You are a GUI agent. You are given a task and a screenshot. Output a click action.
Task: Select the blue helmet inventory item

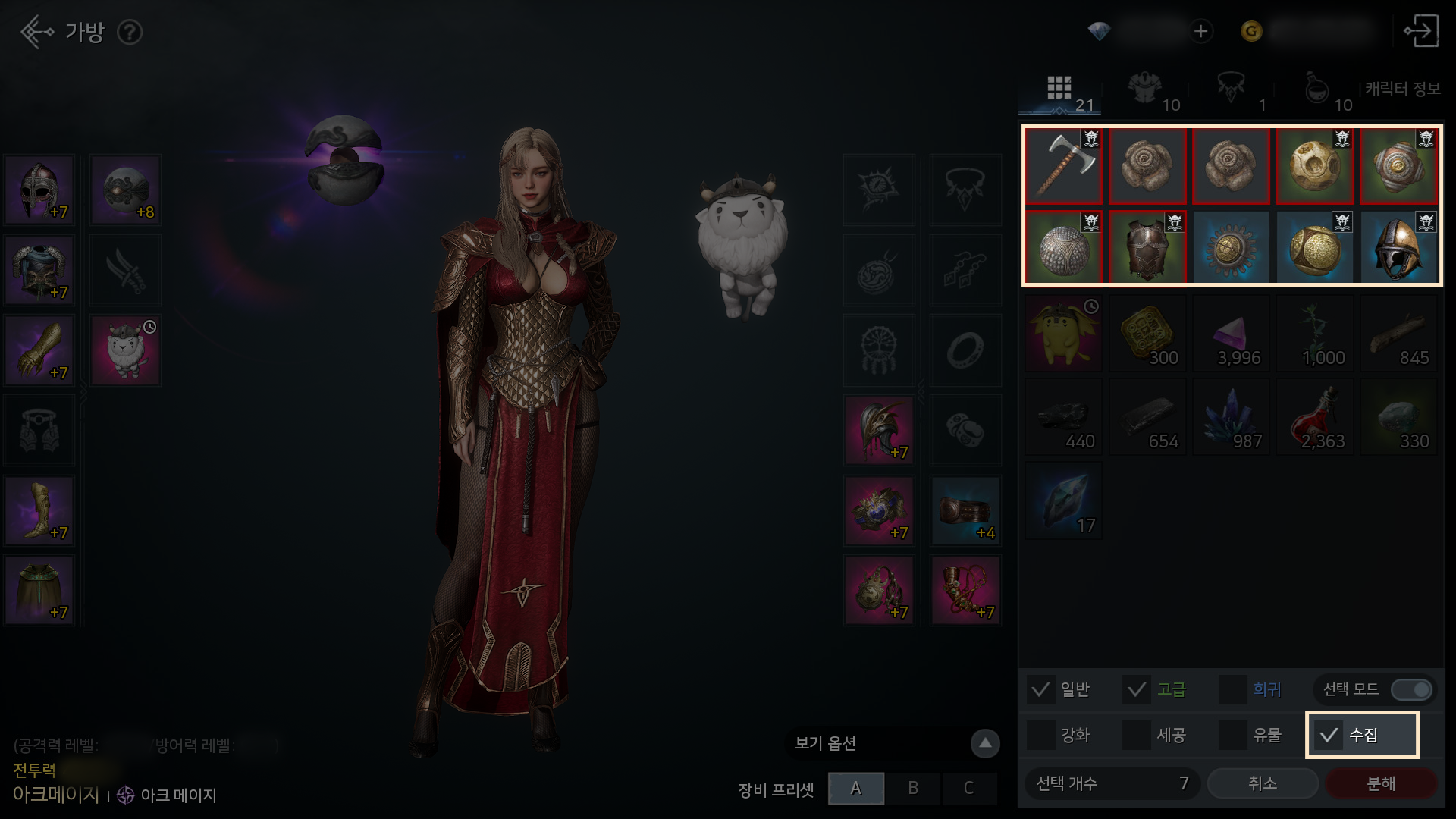(1398, 249)
